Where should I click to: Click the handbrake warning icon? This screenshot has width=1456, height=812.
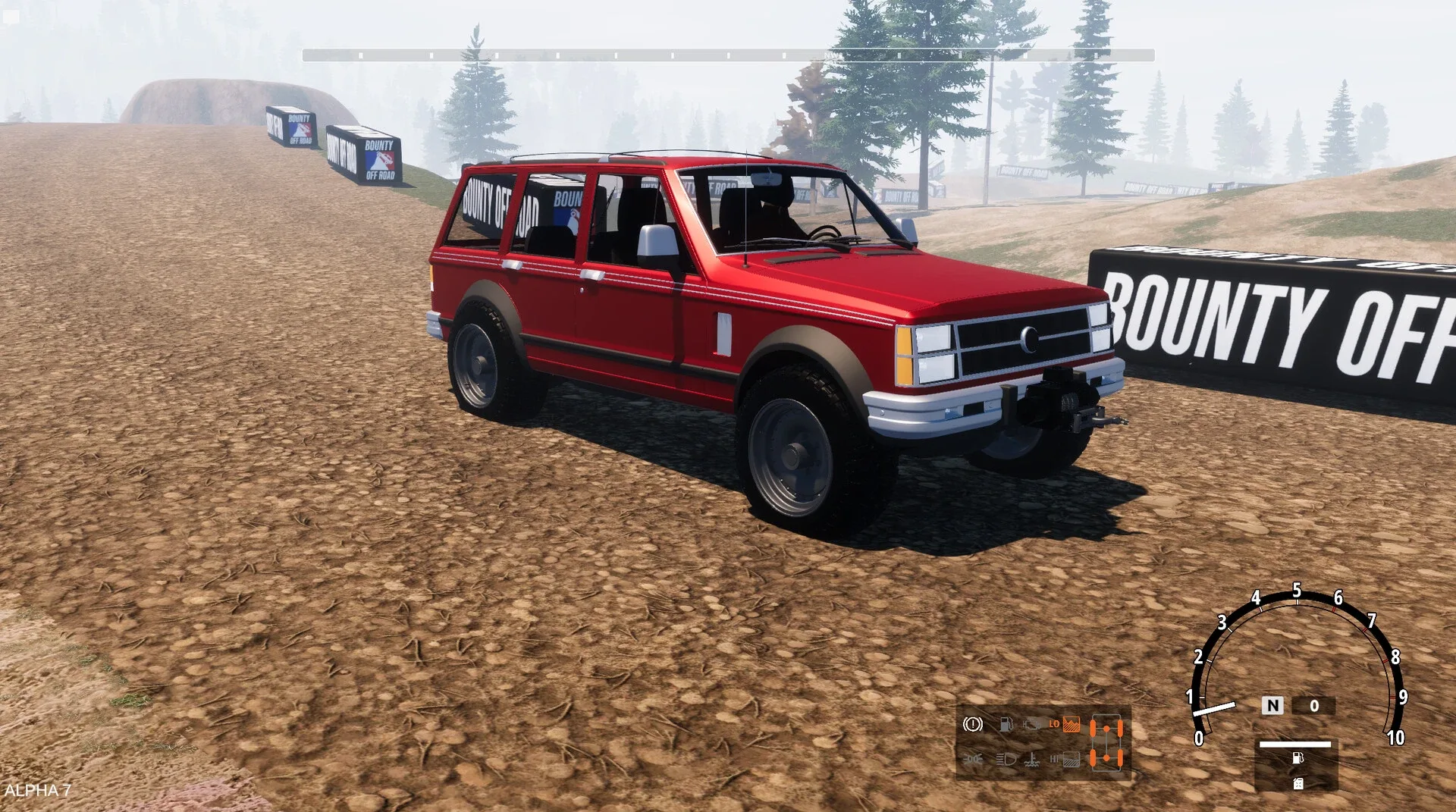click(x=973, y=725)
